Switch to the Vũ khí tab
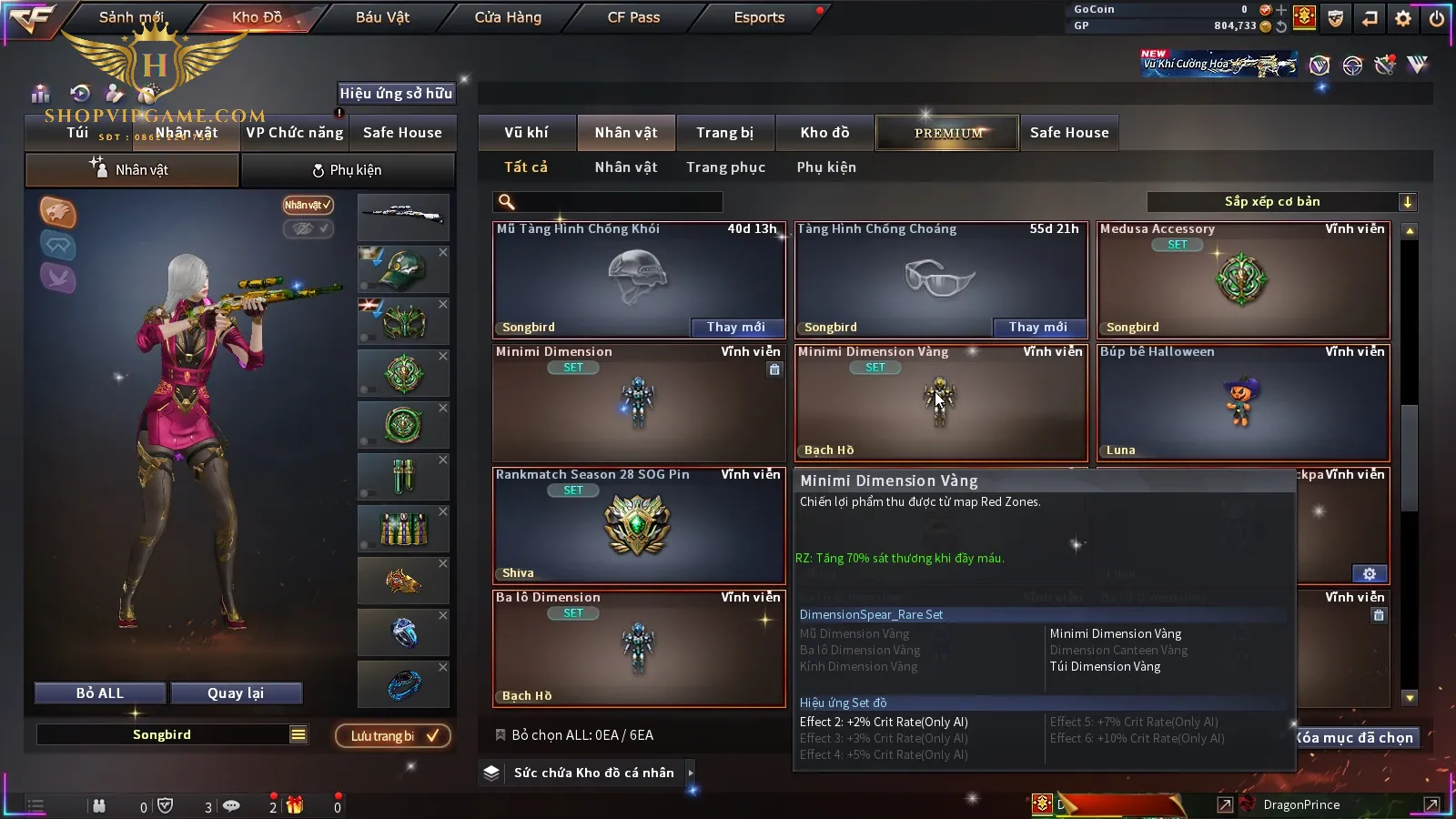Image resolution: width=1456 pixels, height=819 pixels. click(x=526, y=133)
